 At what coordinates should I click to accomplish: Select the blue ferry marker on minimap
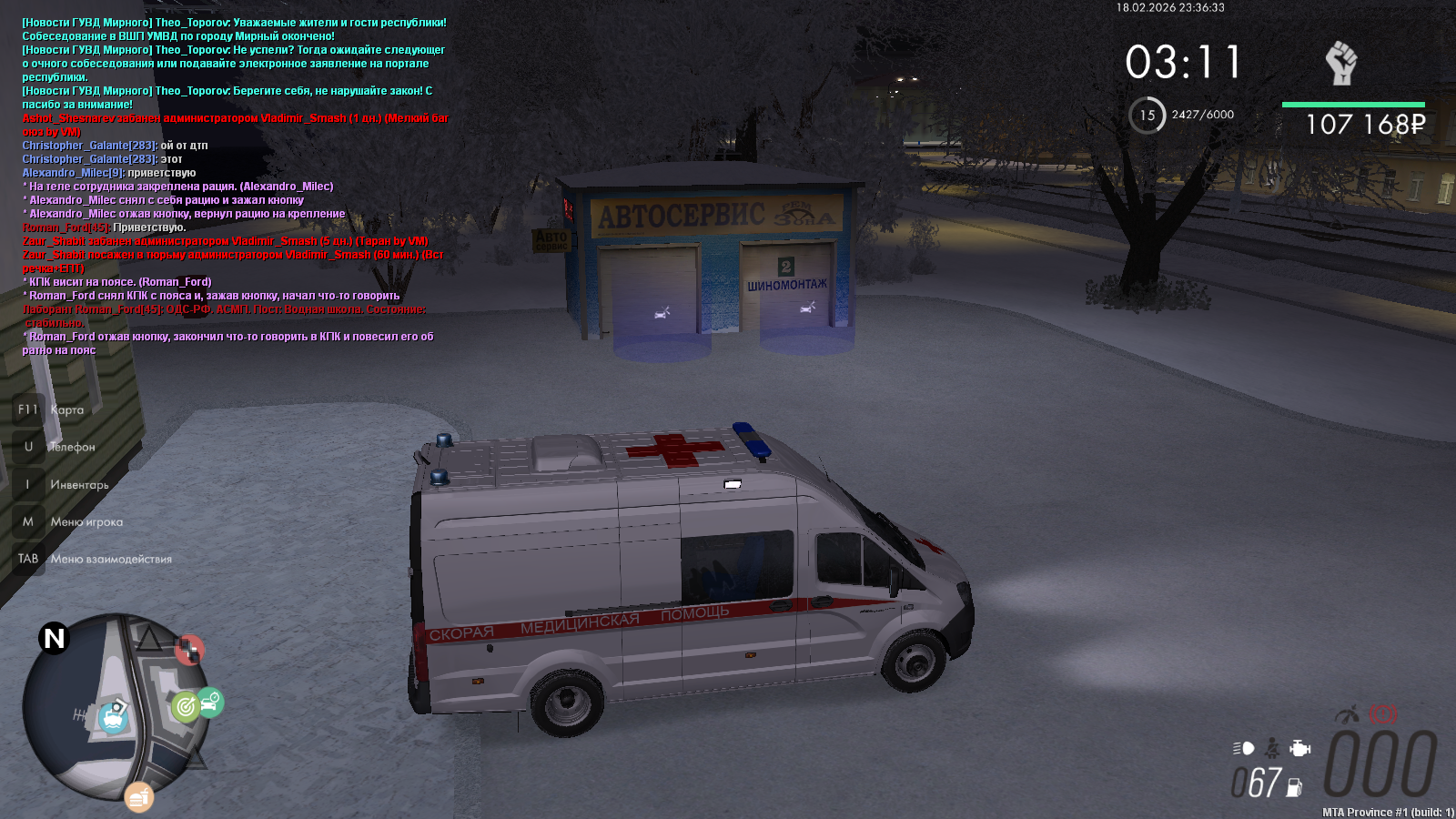point(113,717)
